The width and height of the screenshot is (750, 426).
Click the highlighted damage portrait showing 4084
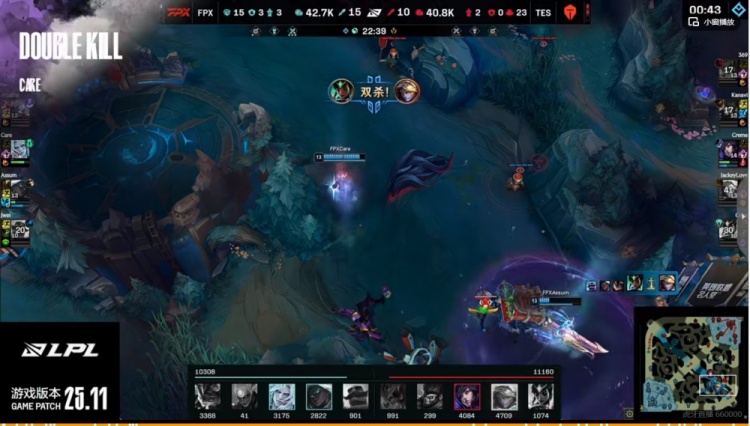[467, 397]
